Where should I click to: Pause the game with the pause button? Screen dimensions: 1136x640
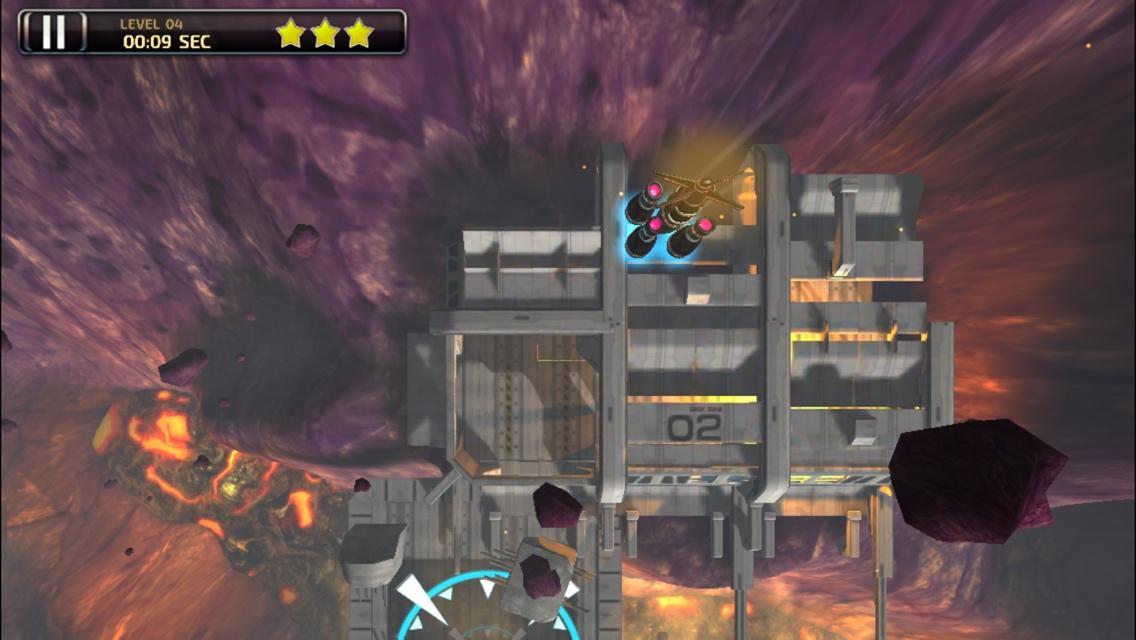pyautogui.click(x=53, y=32)
